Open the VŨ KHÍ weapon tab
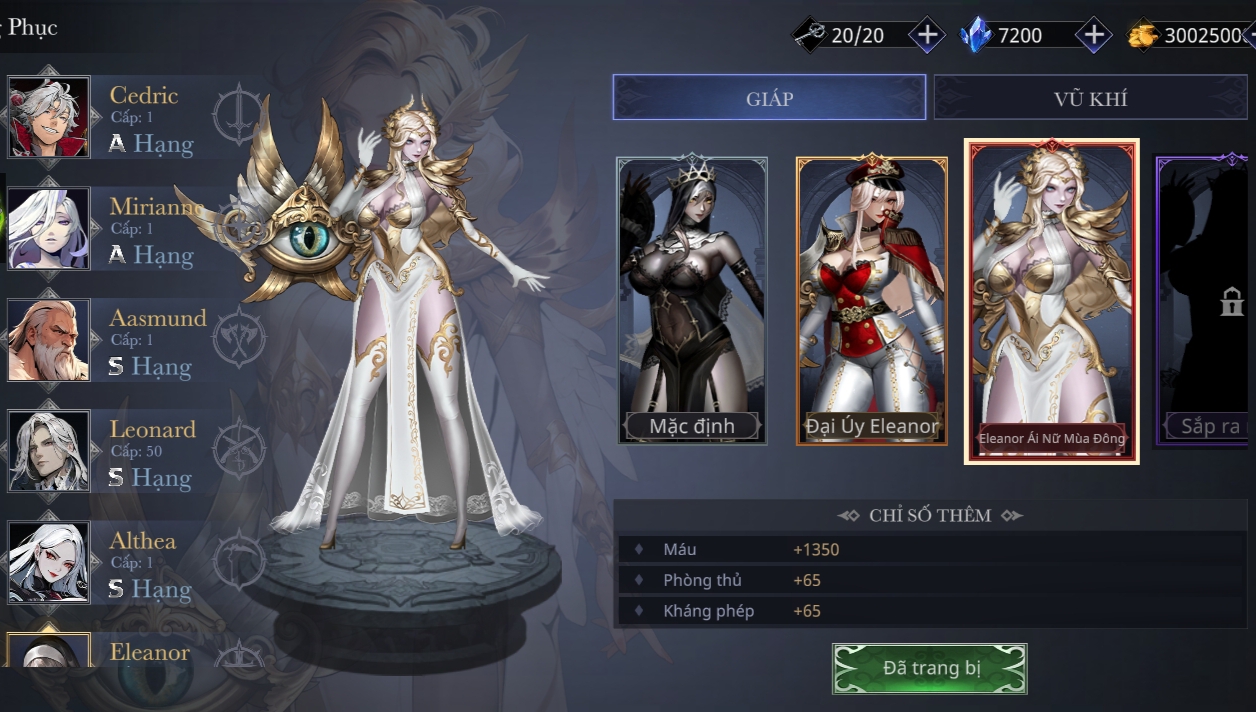Viewport: 1256px width, 712px height. coord(1090,98)
